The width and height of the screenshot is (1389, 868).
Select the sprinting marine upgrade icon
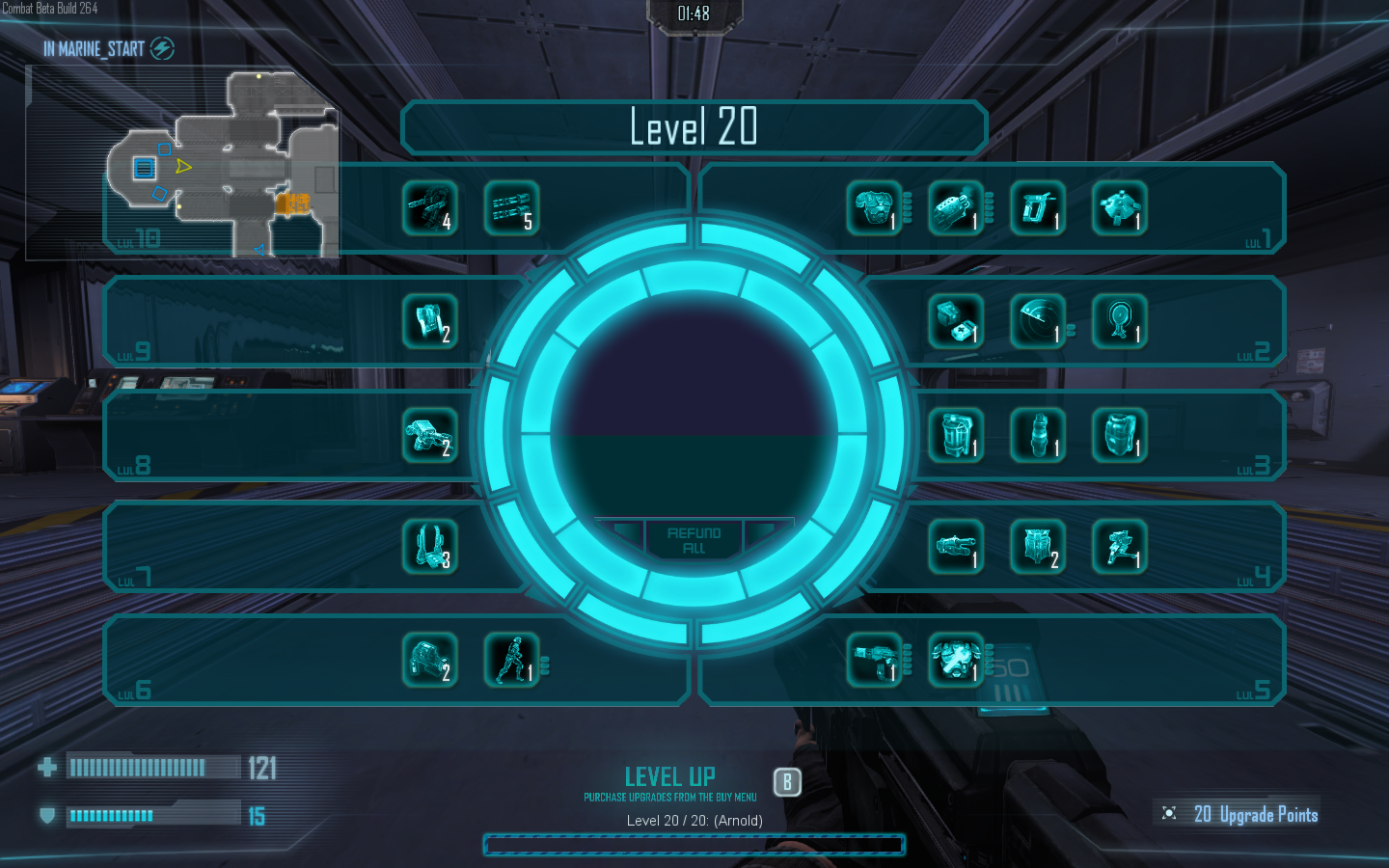click(511, 660)
